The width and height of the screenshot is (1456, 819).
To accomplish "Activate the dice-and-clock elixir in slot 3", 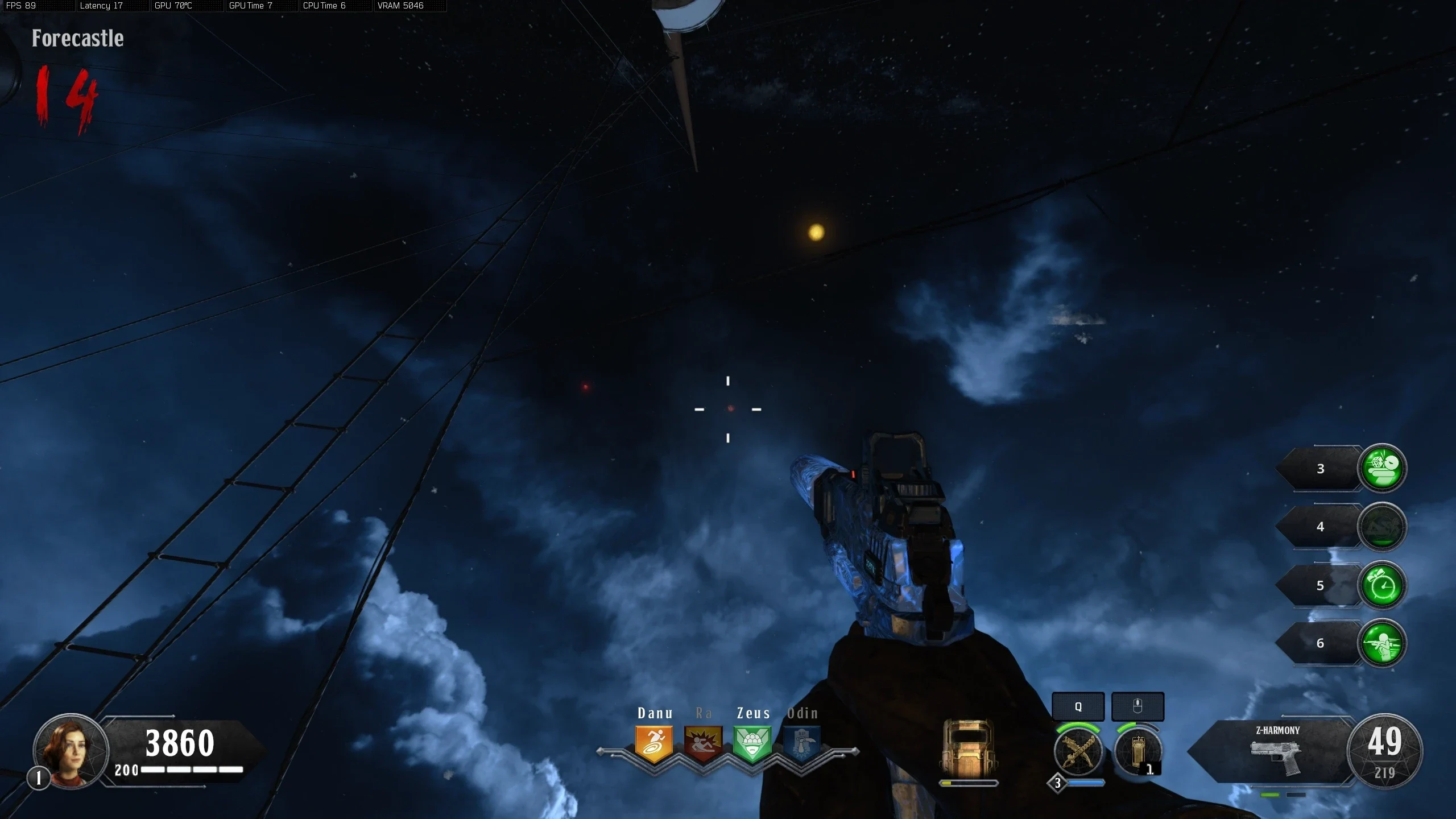I will tap(1382, 468).
